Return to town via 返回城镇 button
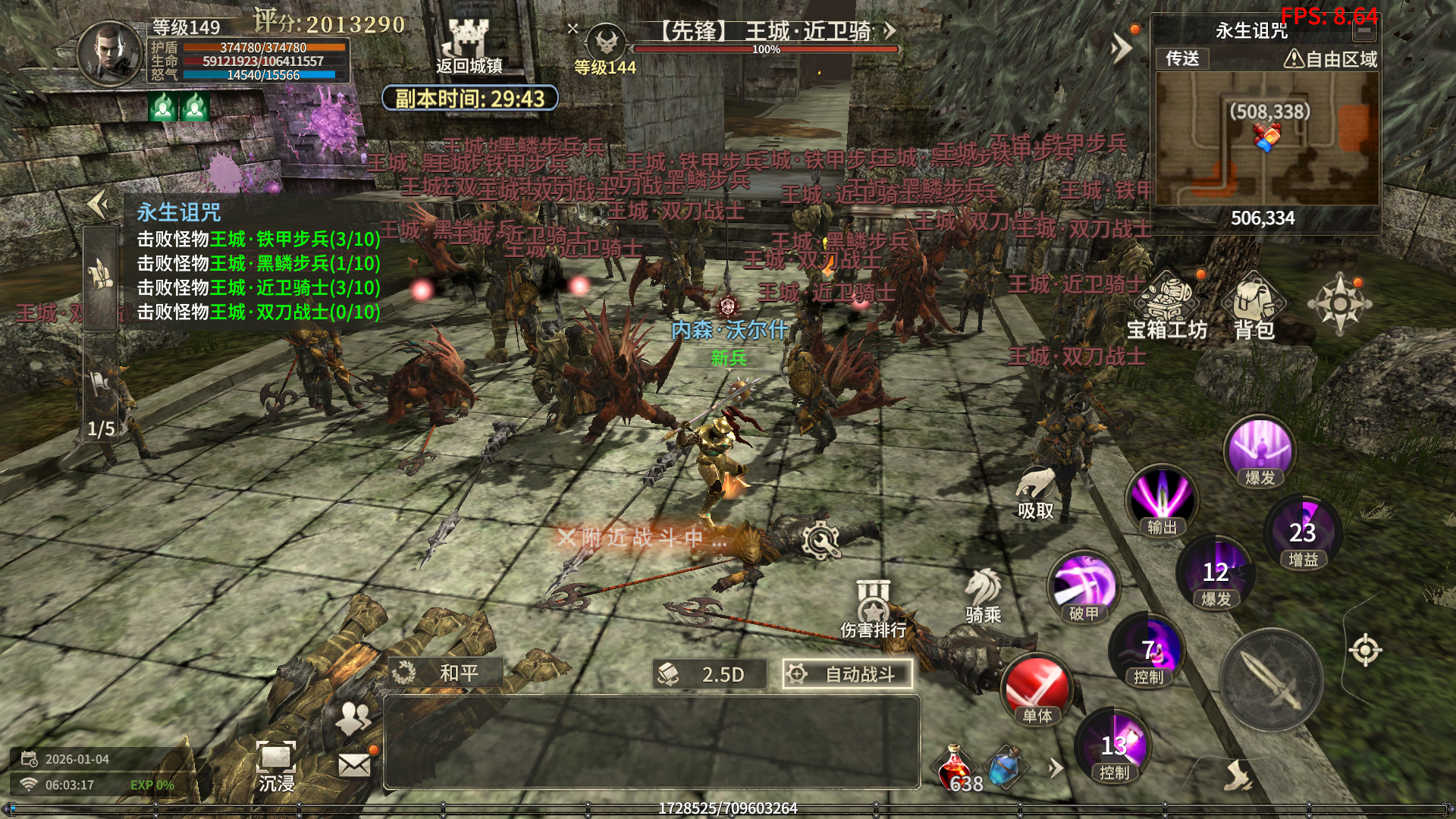 469,47
